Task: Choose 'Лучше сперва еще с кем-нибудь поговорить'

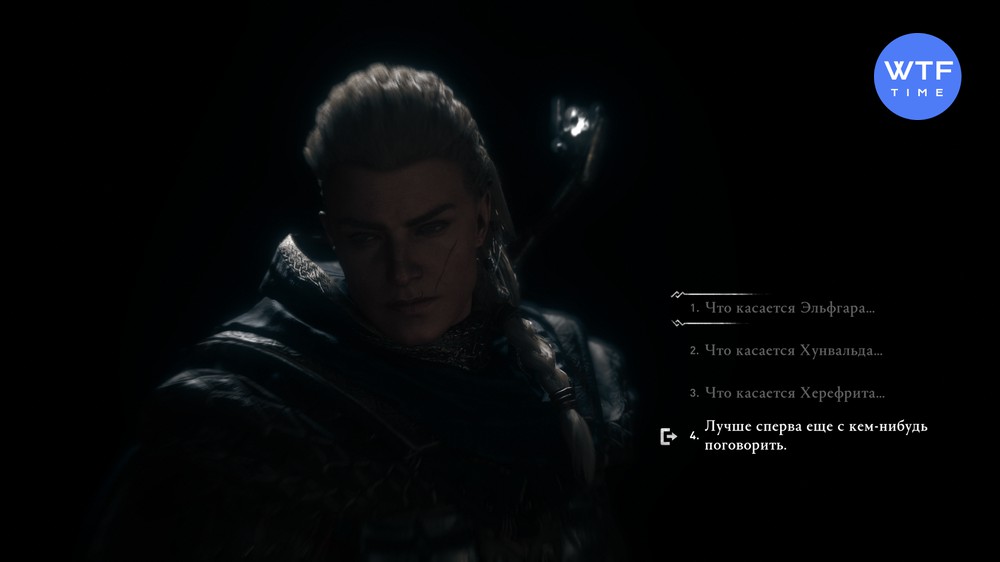Action: 816,436
